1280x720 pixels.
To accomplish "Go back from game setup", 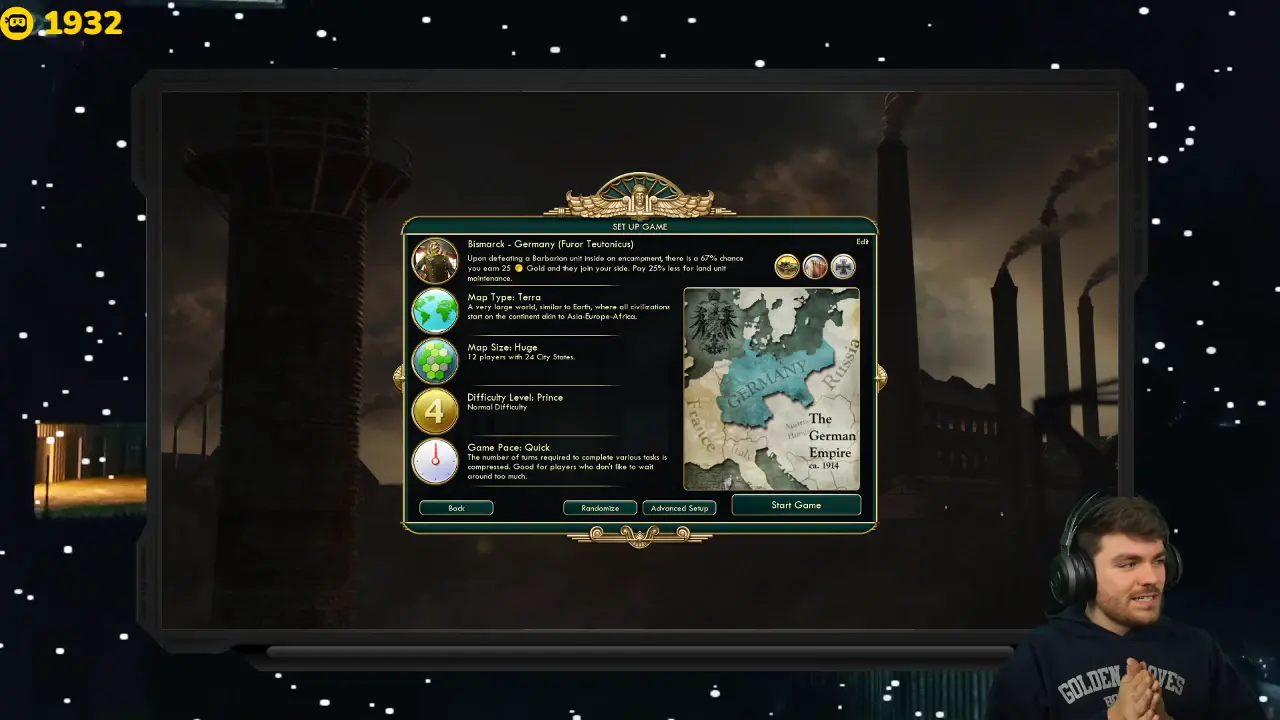I will tap(456, 508).
